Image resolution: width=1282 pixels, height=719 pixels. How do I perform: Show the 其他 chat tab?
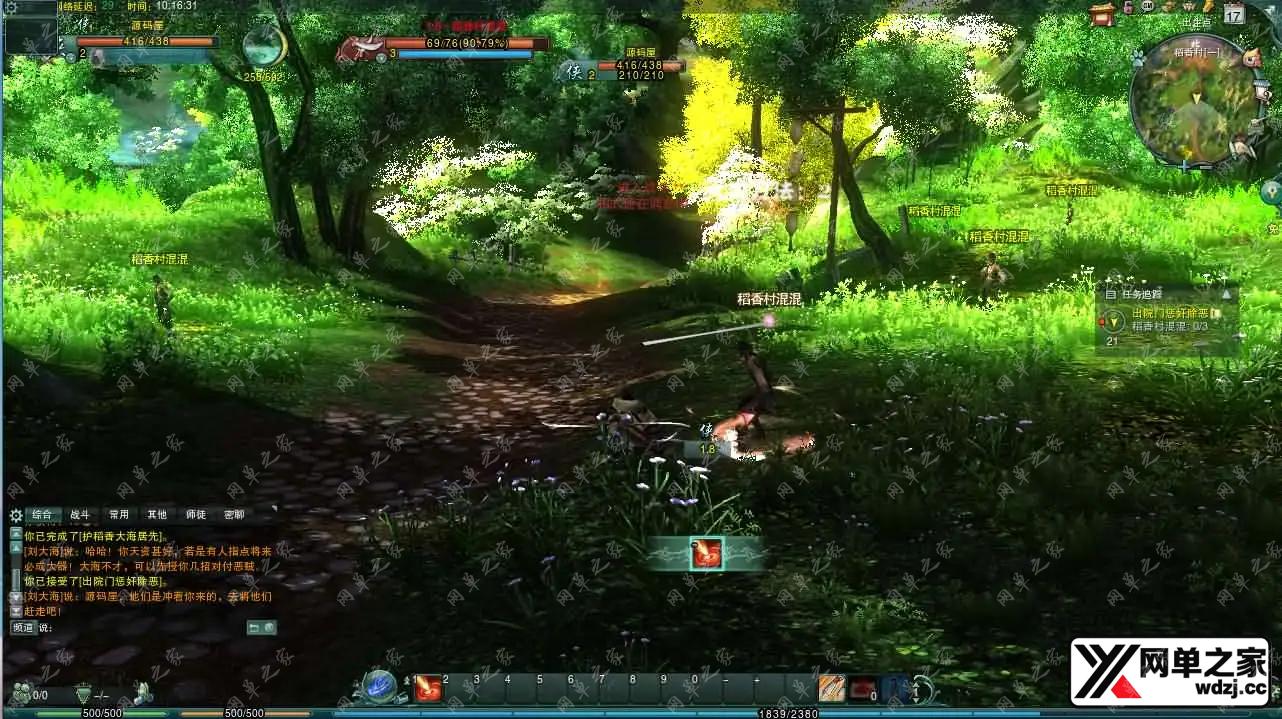click(x=157, y=515)
